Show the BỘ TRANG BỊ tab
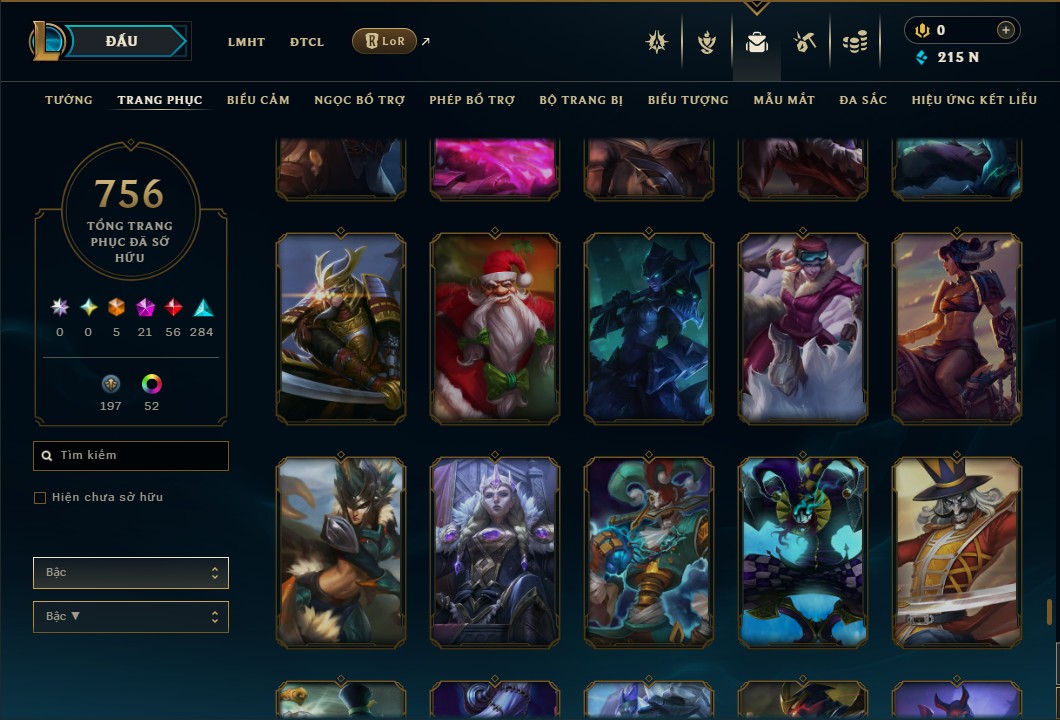1060x720 pixels. click(581, 100)
